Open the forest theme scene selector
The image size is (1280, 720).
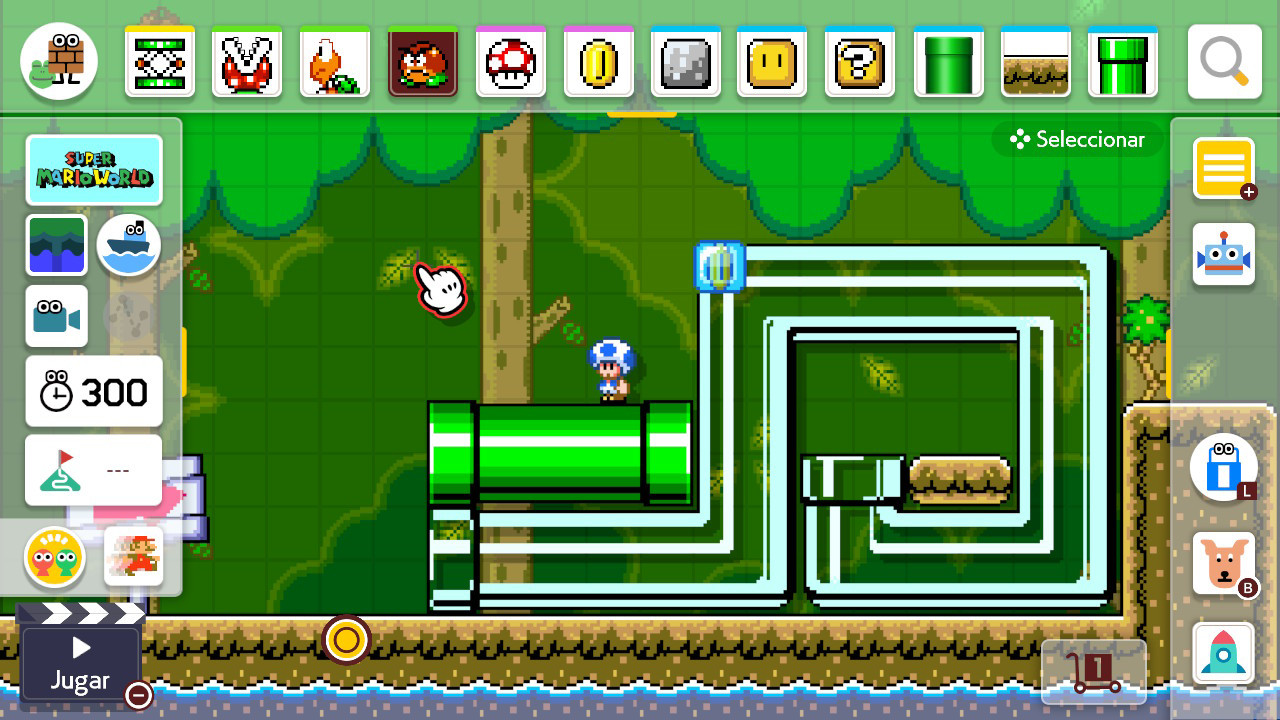(x=57, y=245)
